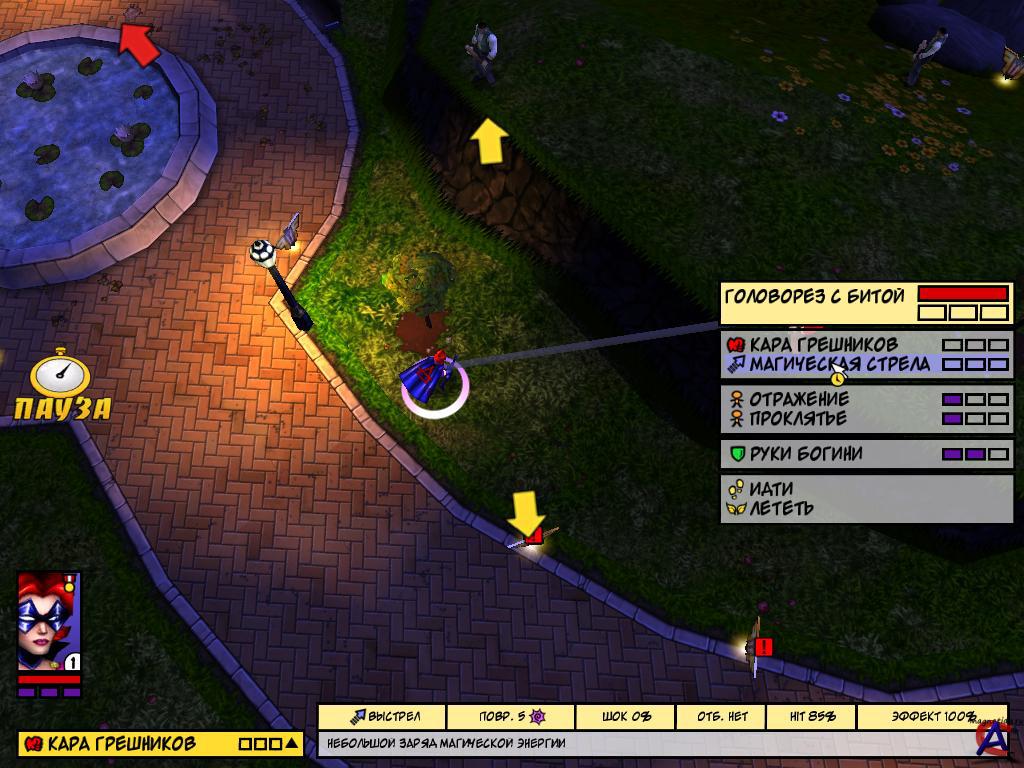This screenshot has width=1024, height=768.
Task: Select the masked heroine portrait
Action: point(48,620)
